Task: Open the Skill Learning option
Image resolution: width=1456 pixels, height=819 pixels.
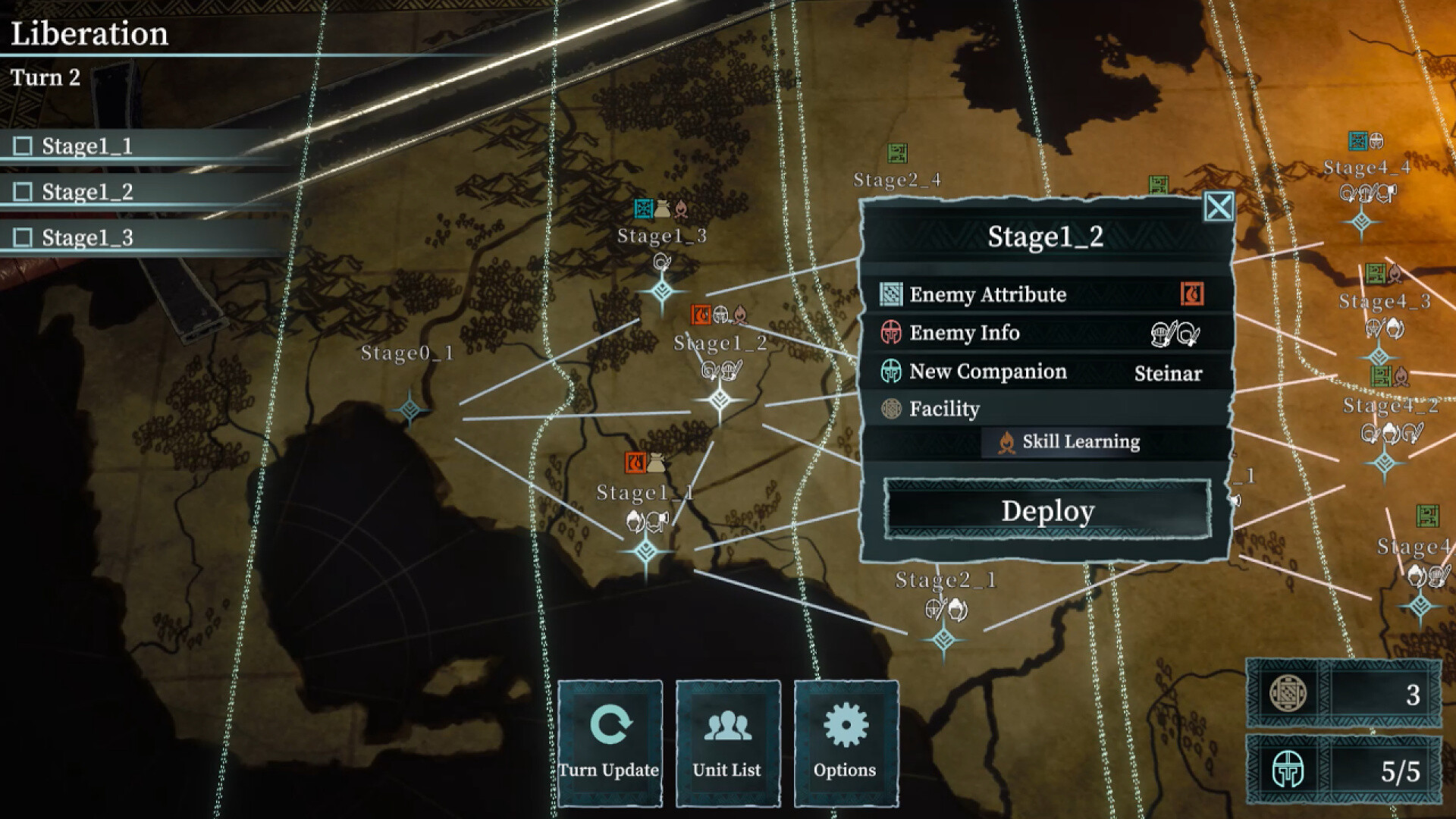Action: pos(1081,441)
